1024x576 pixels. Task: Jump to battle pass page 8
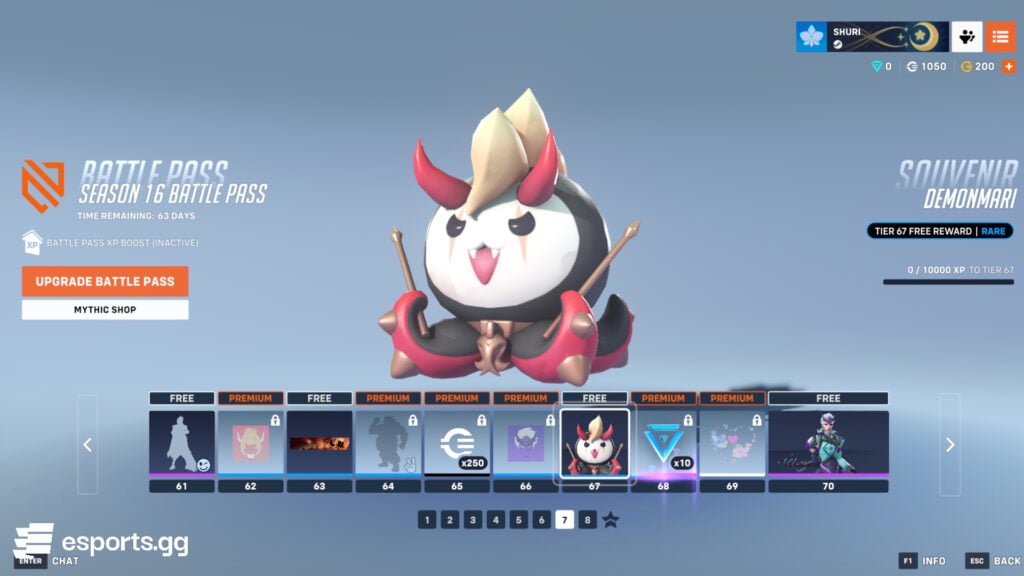tap(588, 519)
